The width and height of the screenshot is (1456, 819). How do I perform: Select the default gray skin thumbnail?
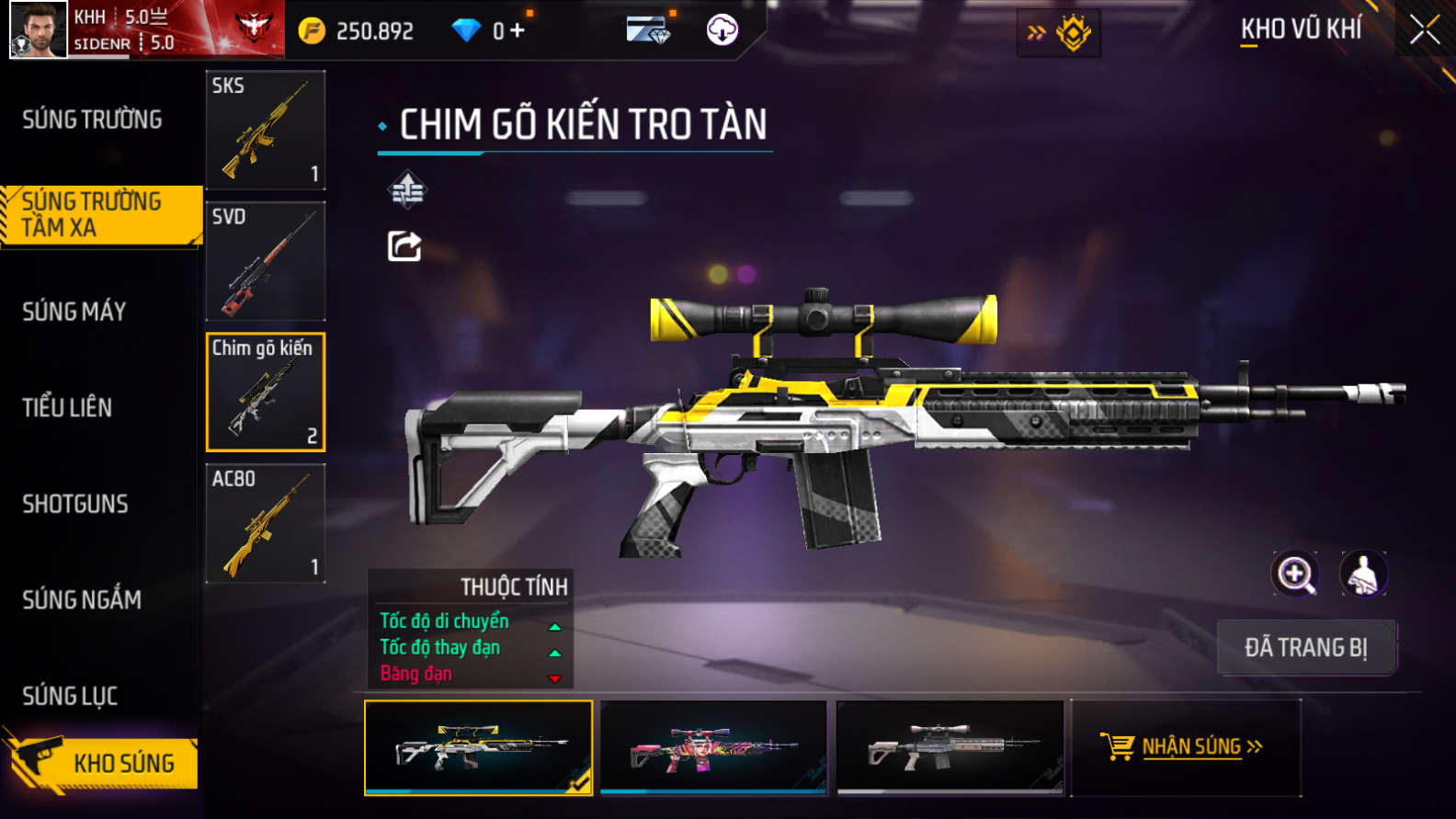(950, 747)
